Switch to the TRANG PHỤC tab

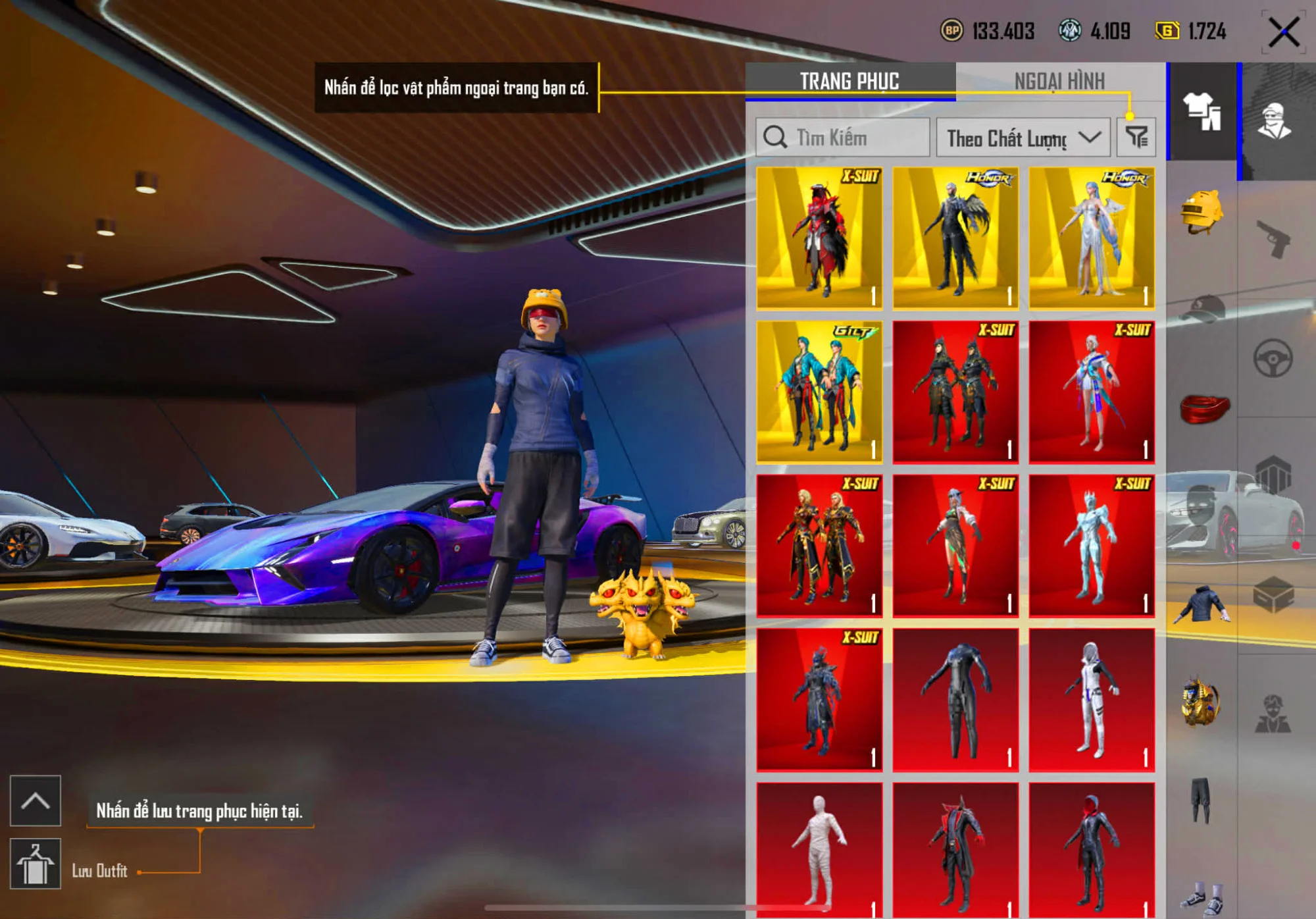(x=849, y=81)
